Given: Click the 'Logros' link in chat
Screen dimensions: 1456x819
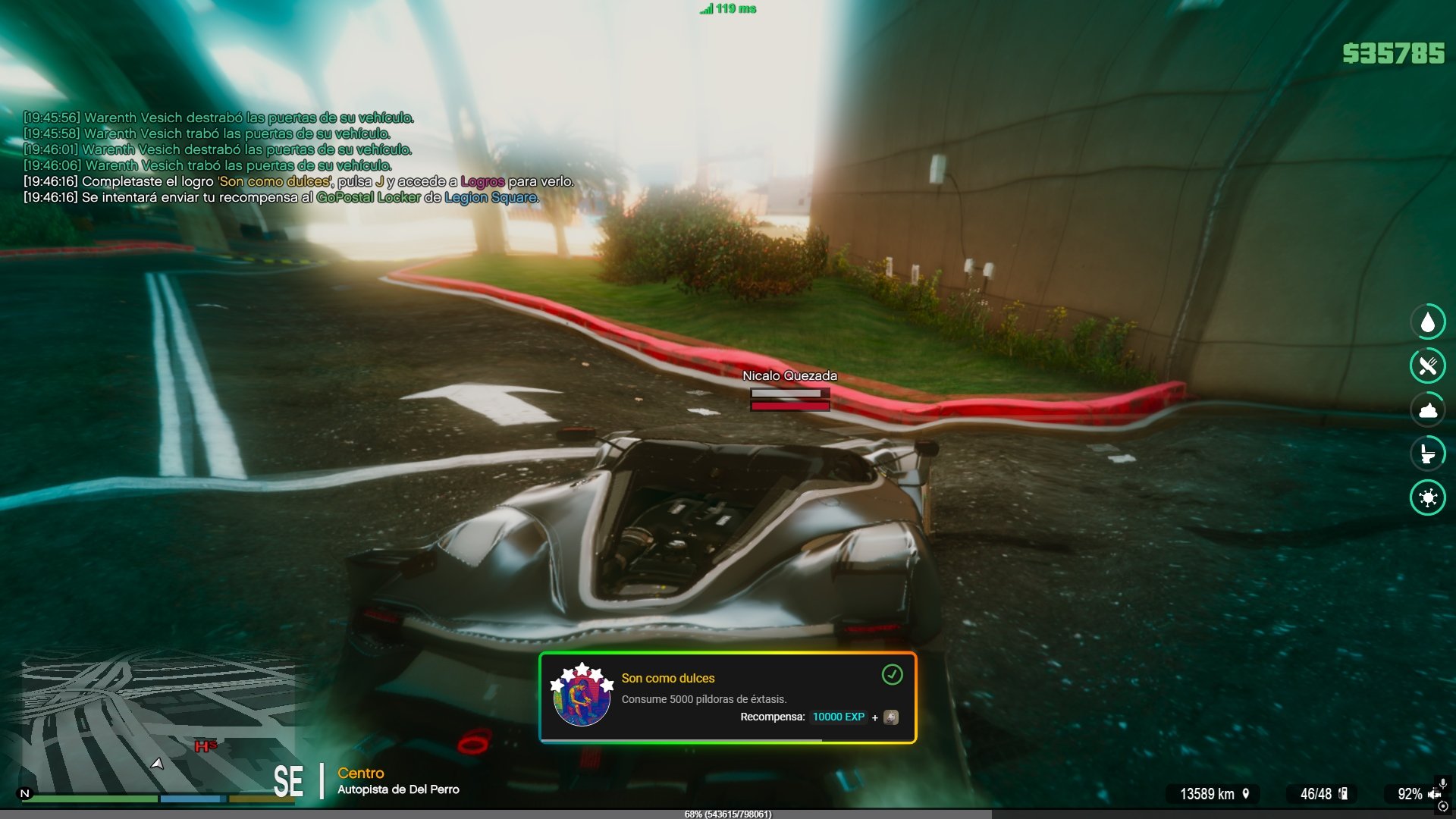Looking at the screenshot, I should click(482, 182).
